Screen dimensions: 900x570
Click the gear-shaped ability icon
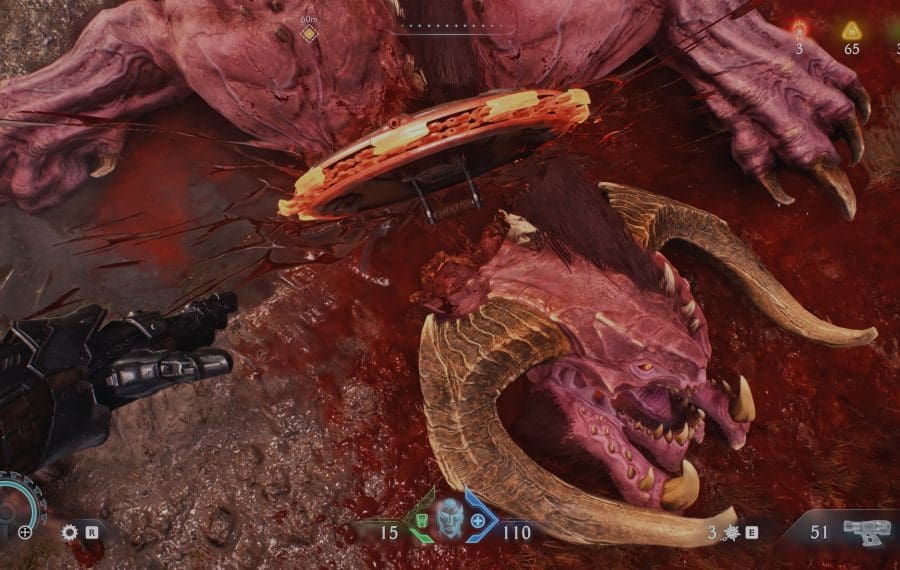[x=69, y=532]
